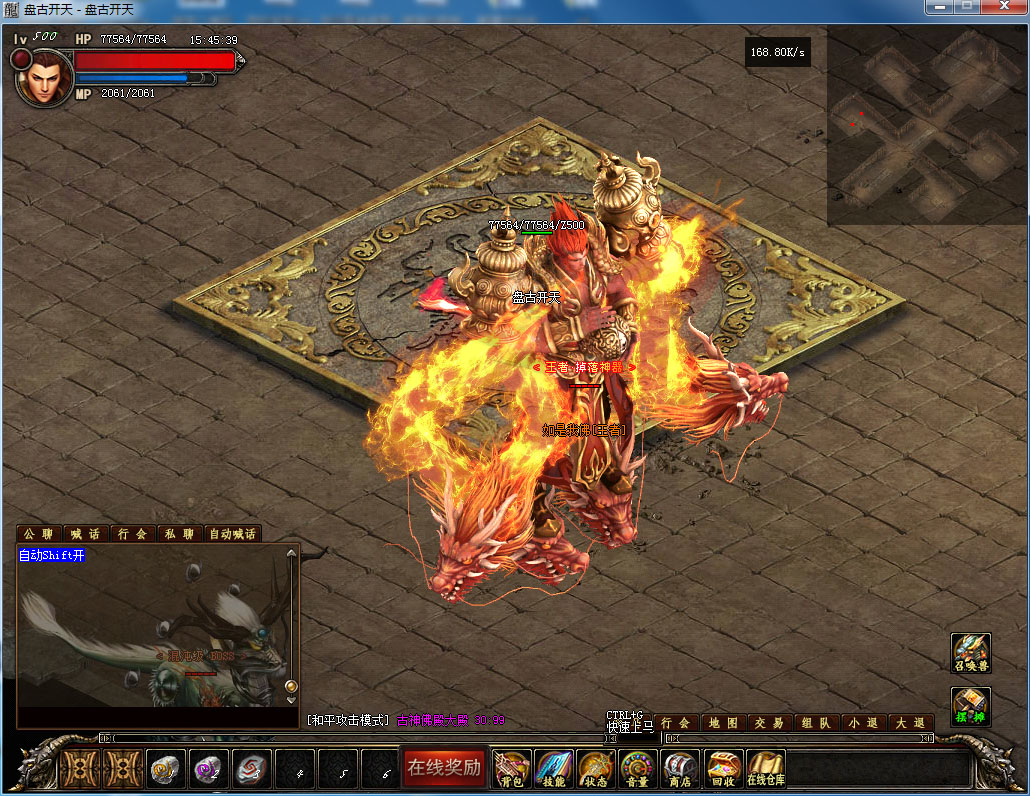The height and width of the screenshot is (796, 1030).
Task: Switch to the 公聊 public chat tab
Action: pos(39,534)
